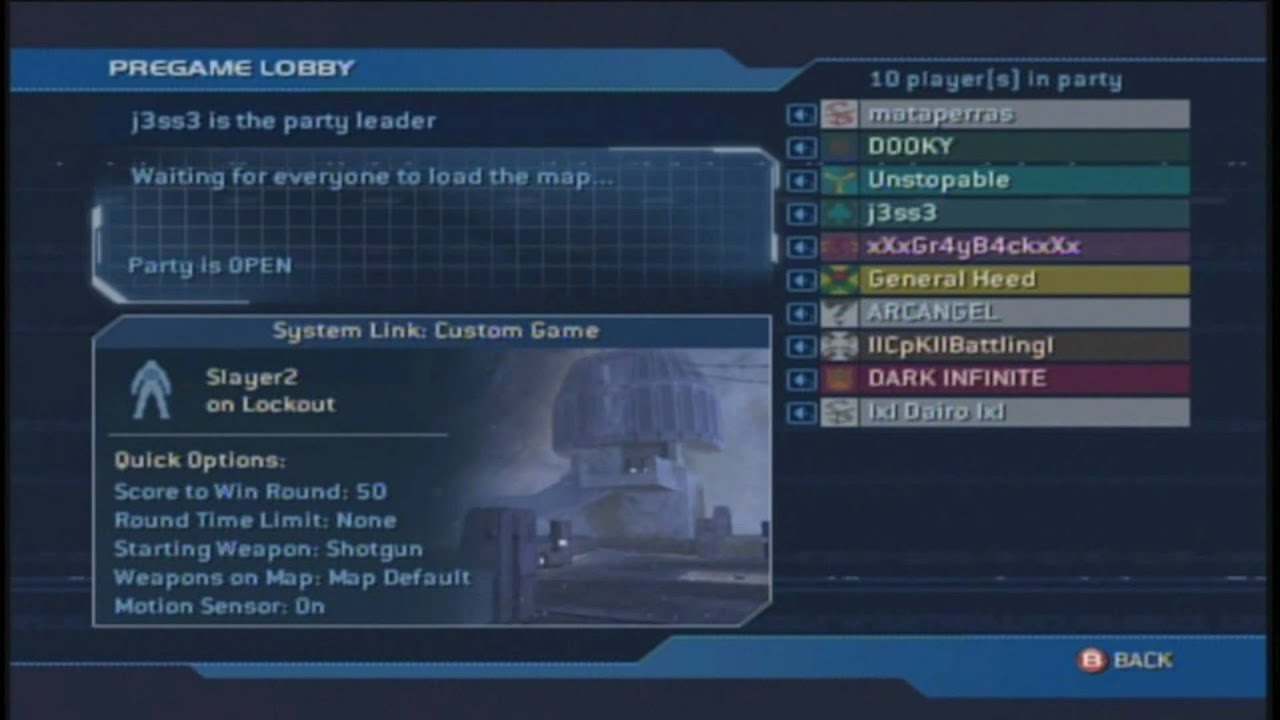
Task: Select the Unstopable player row
Action: pyautogui.click(x=1004, y=180)
